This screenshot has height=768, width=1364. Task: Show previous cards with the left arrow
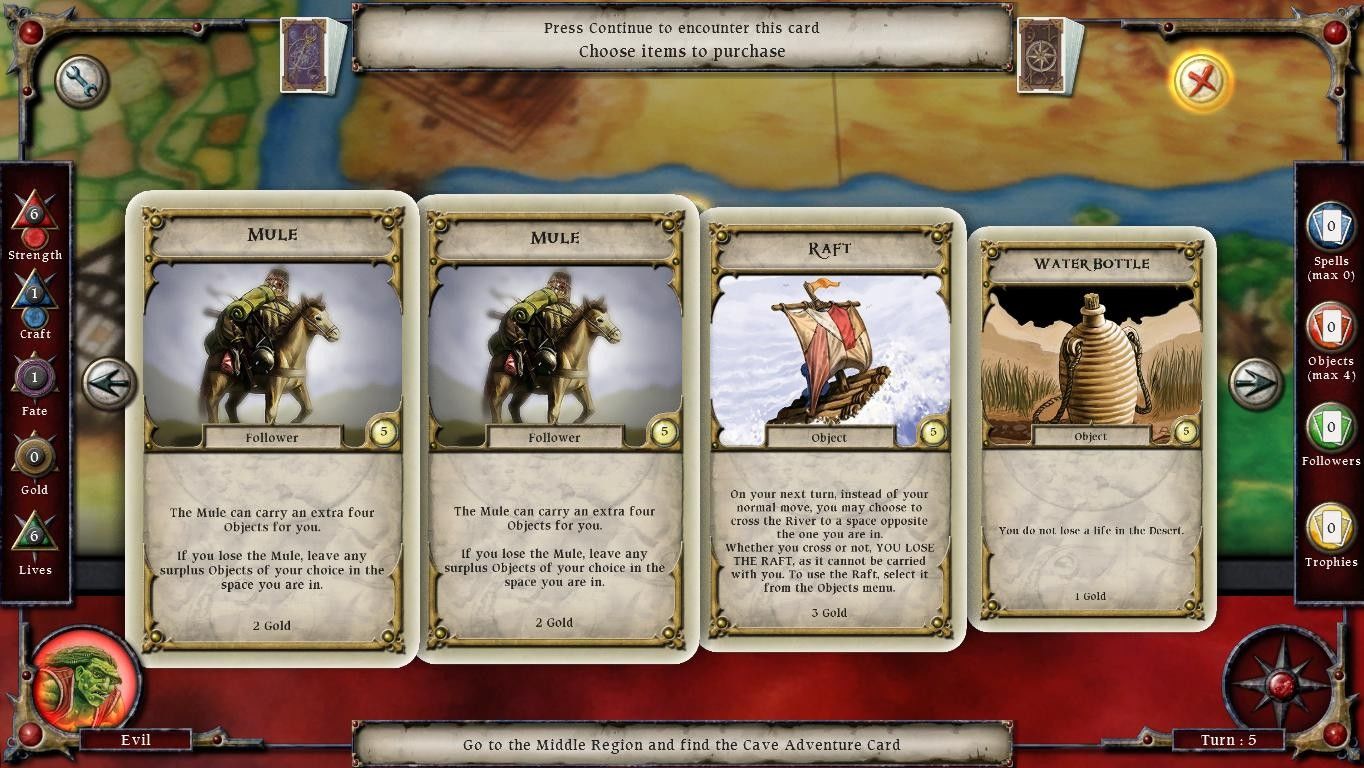(108, 383)
